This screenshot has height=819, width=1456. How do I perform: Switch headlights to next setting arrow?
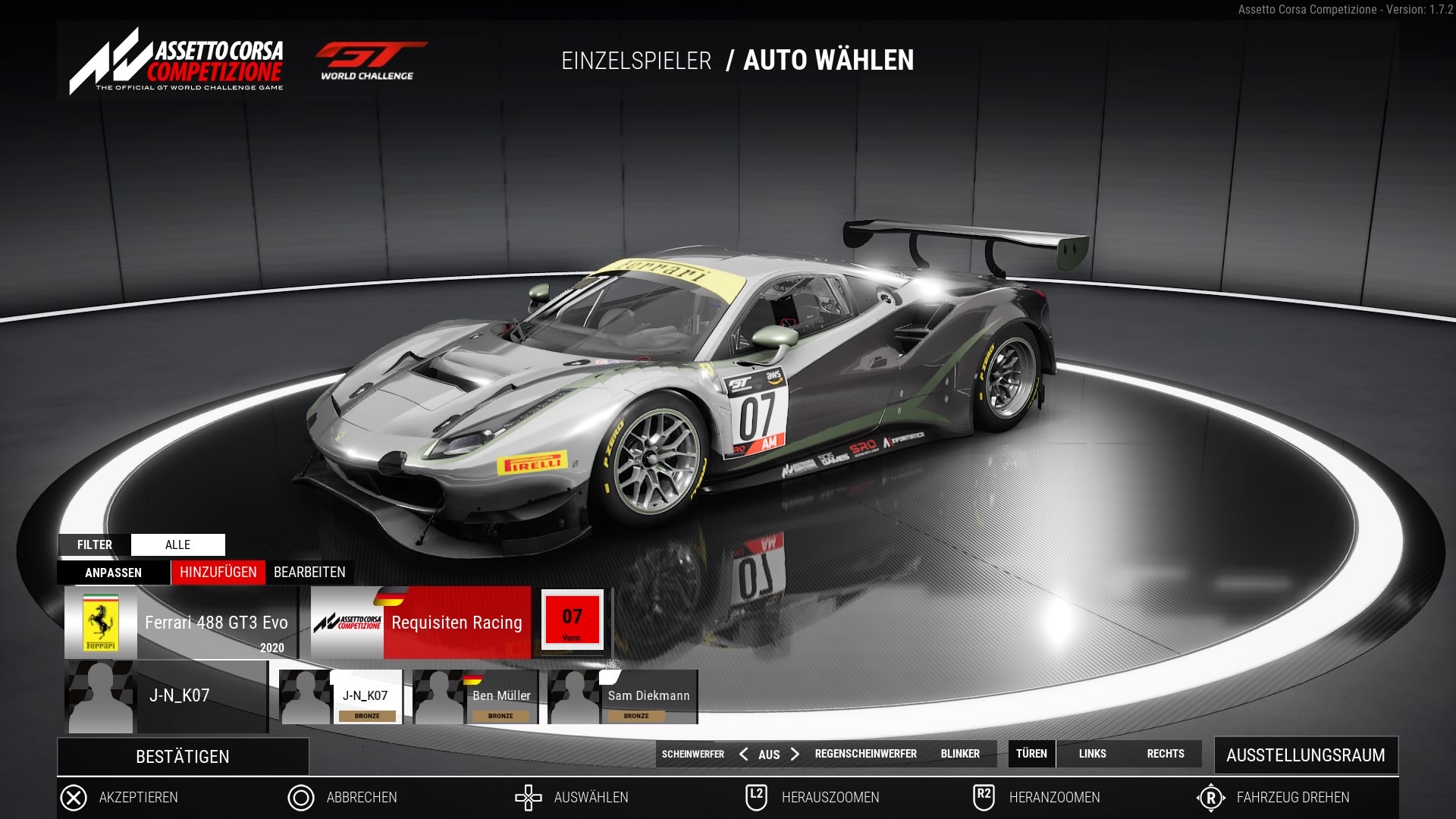point(795,754)
